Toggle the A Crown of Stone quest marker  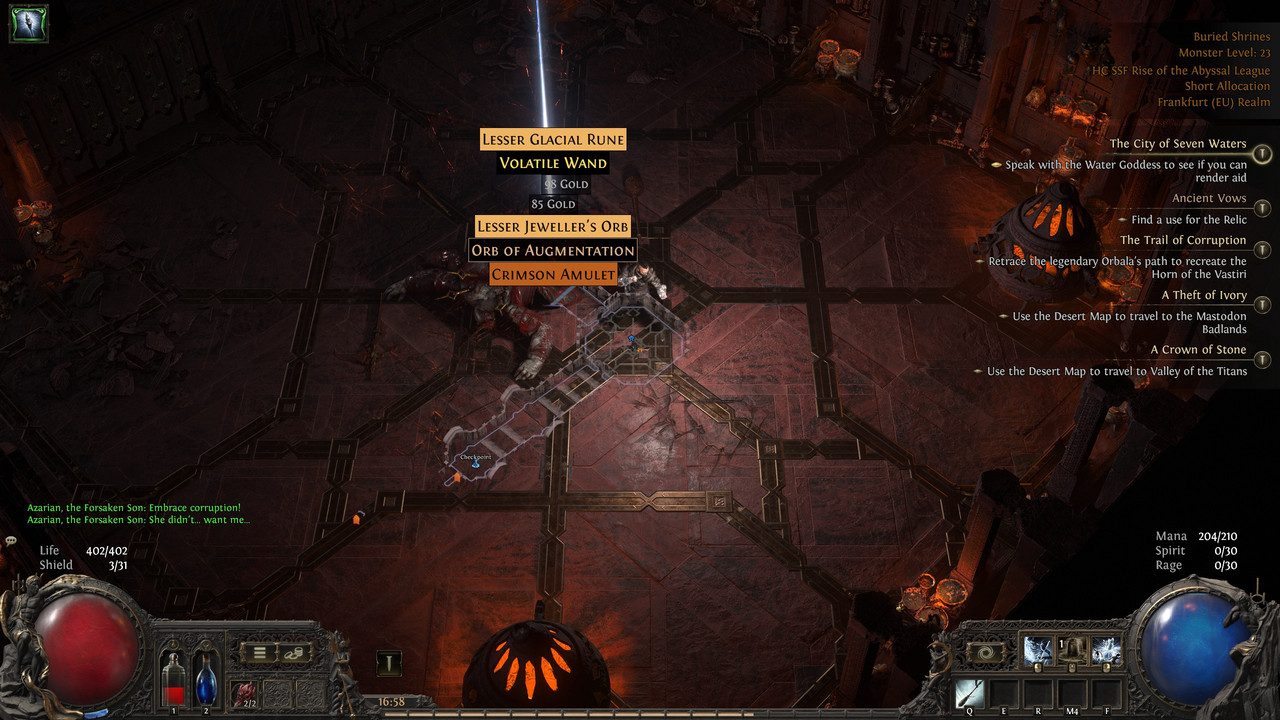(1263, 359)
